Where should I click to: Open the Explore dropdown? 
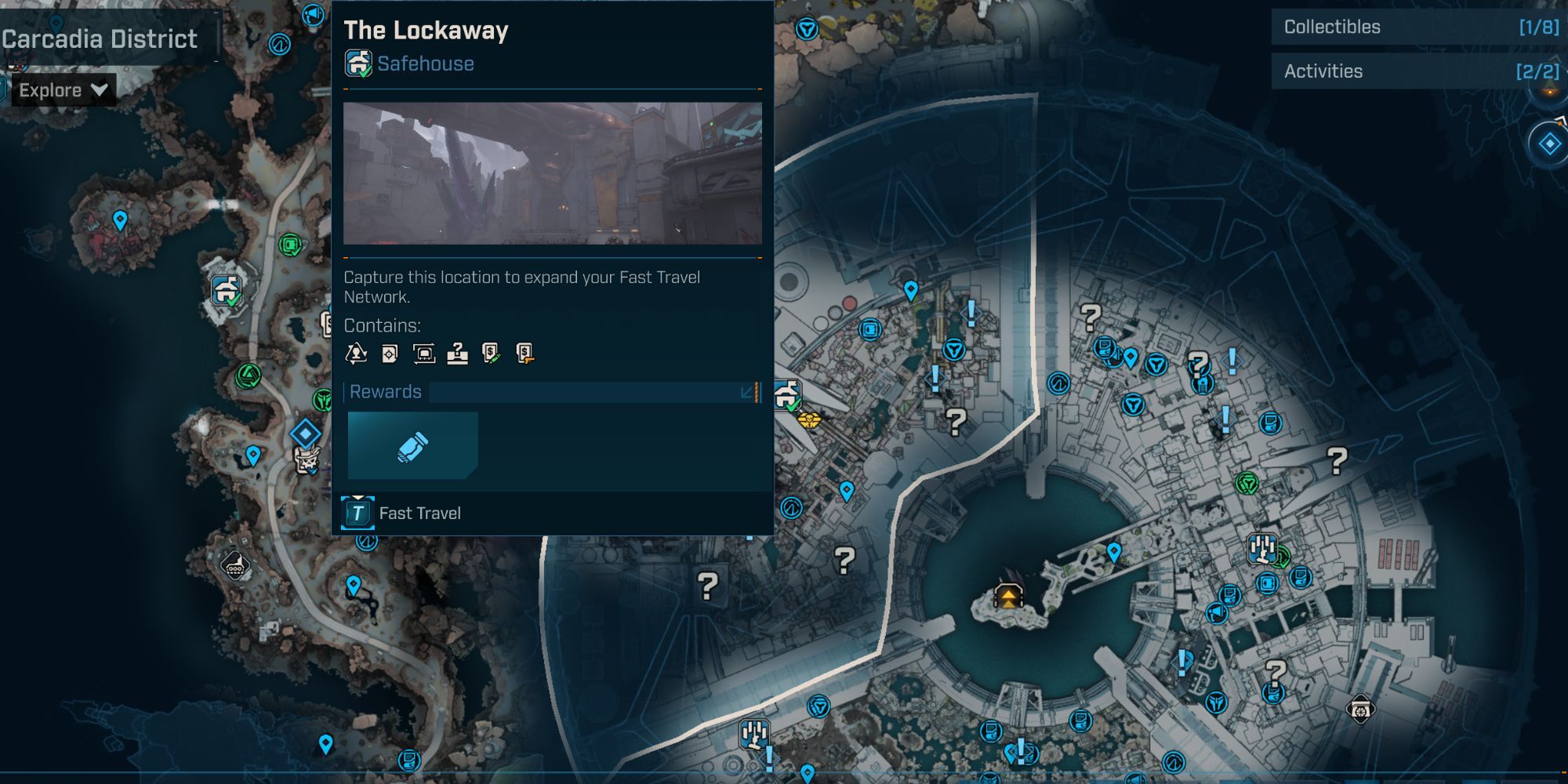click(63, 90)
